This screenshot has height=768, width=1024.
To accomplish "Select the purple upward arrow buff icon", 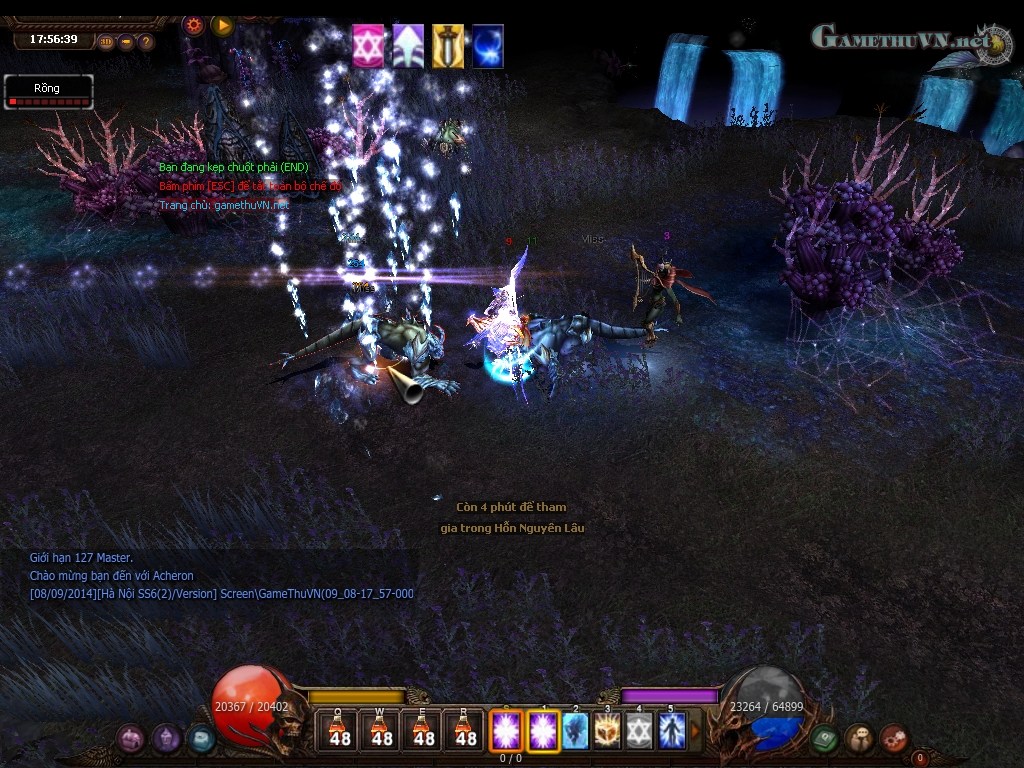I will (408, 47).
